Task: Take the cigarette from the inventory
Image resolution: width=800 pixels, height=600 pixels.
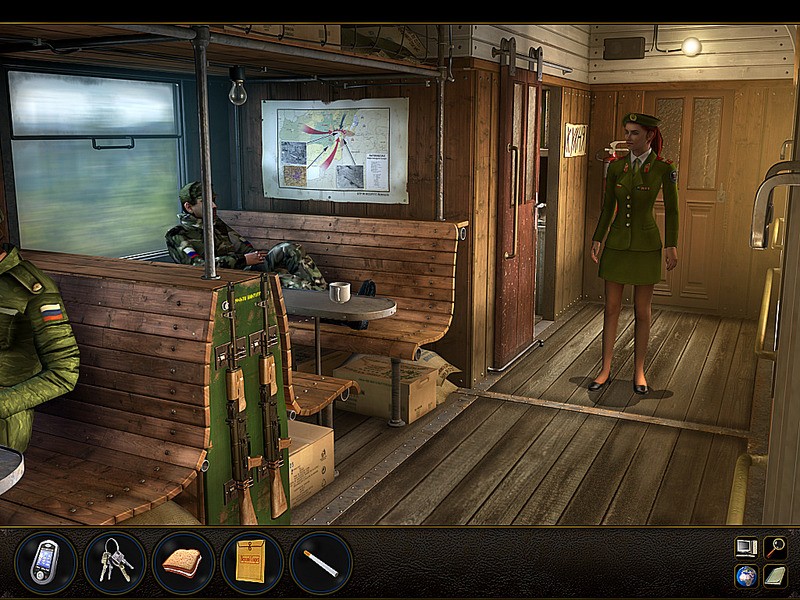Action: pyautogui.click(x=321, y=562)
